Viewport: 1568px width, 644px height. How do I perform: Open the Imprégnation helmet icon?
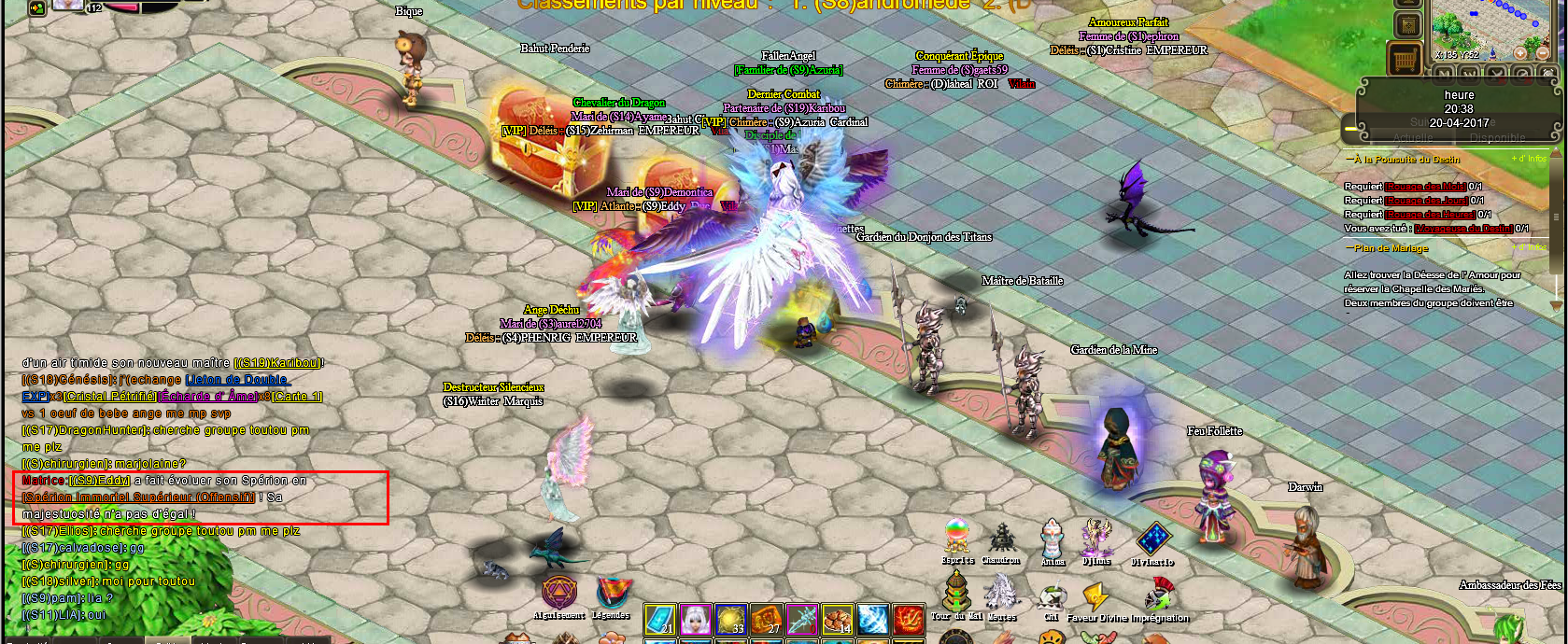click(1158, 594)
